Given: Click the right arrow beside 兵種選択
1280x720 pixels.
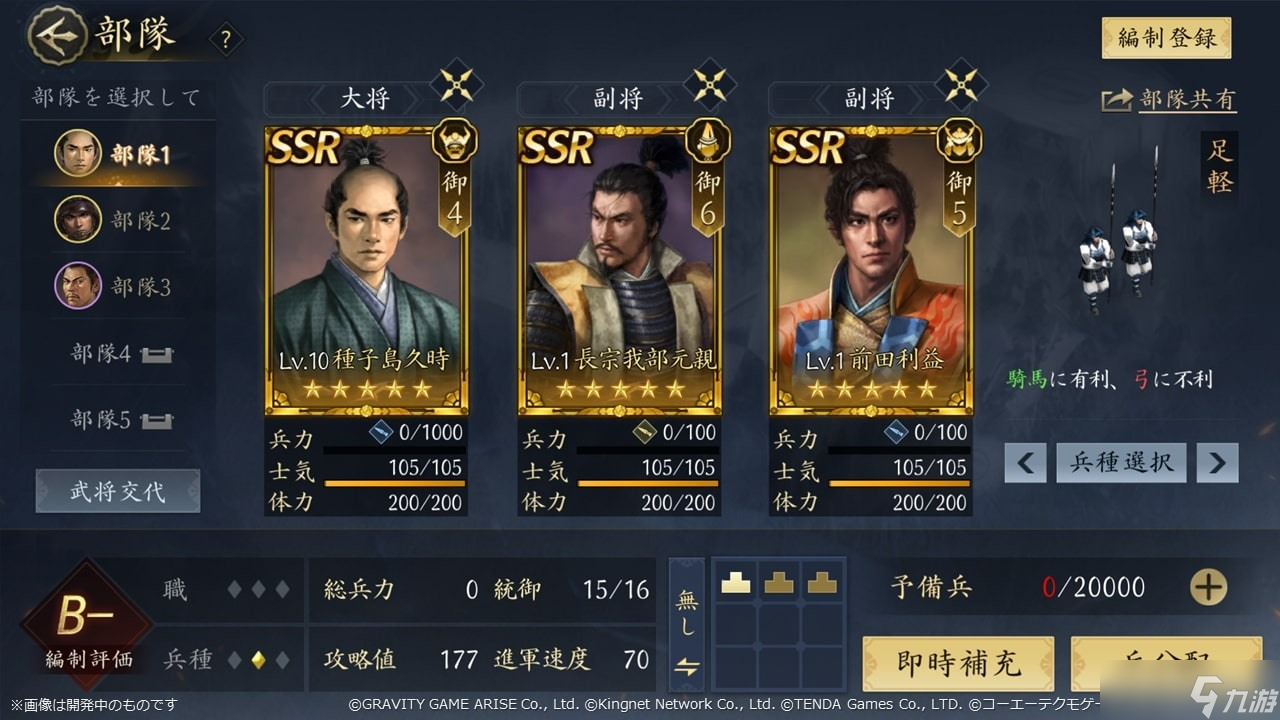Looking at the screenshot, I should pos(1217,462).
